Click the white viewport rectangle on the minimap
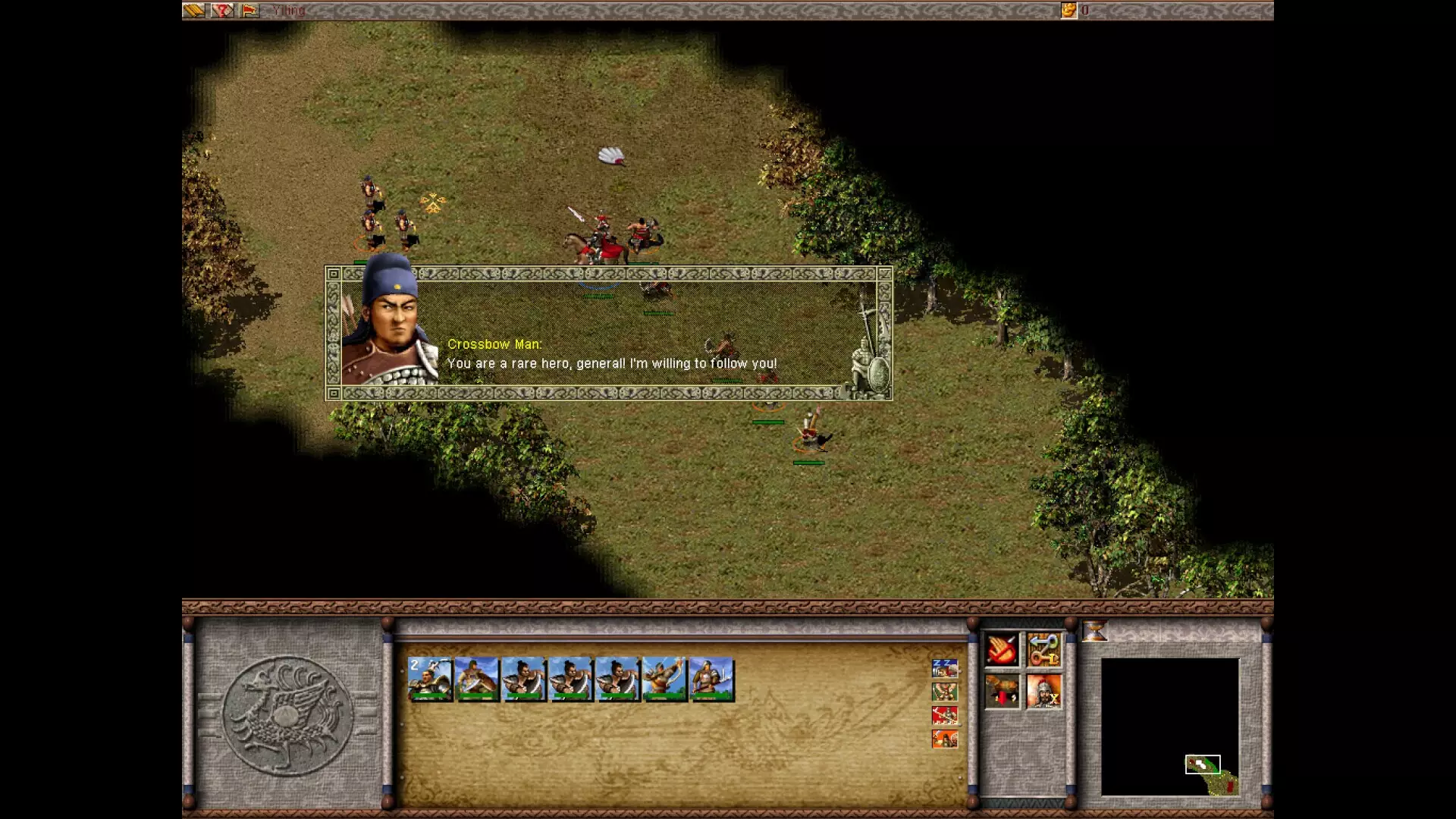The height and width of the screenshot is (819, 1456). (1202, 764)
